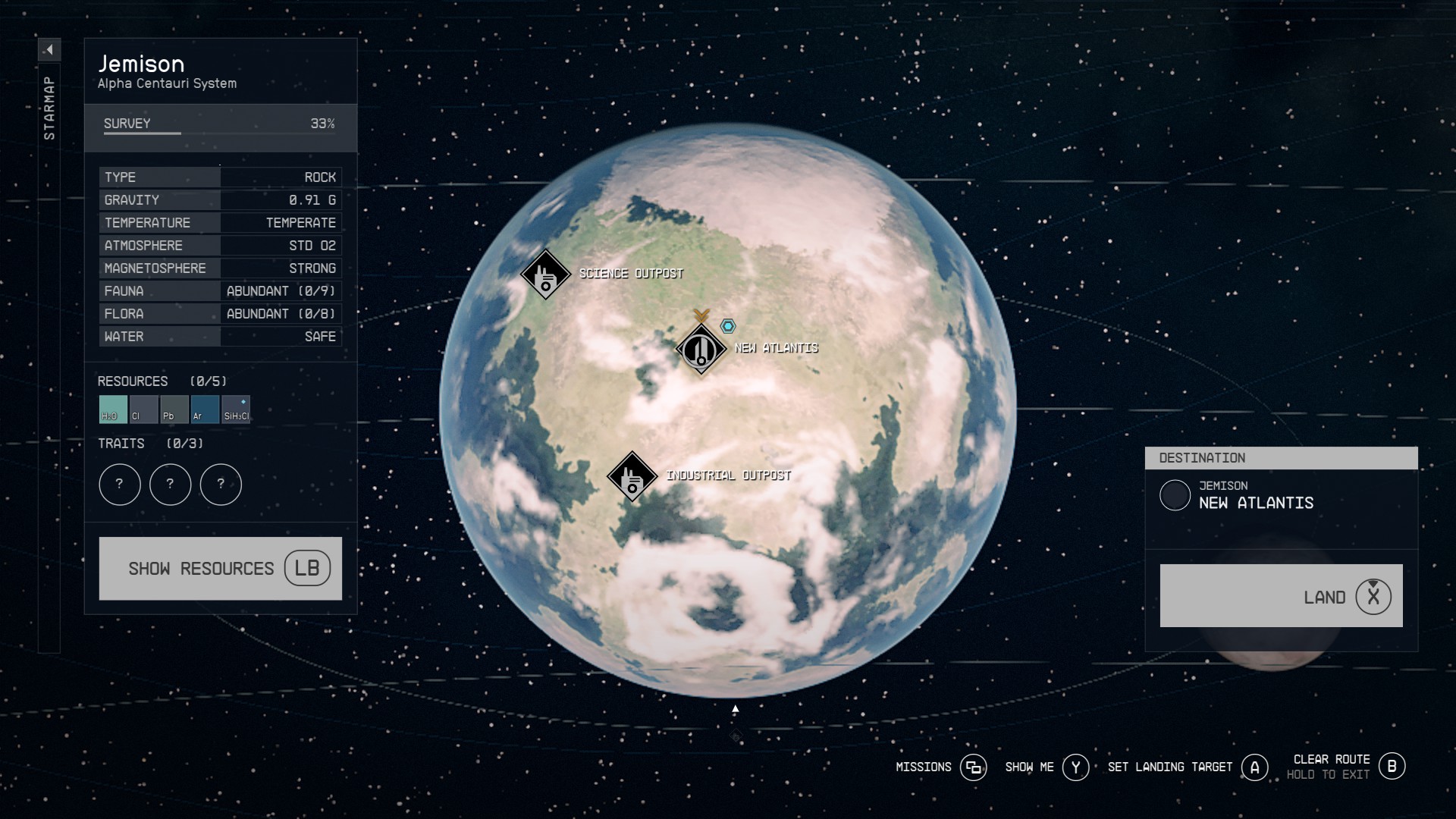Click the New Atlantis city icon
1456x819 pixels.
[x=700, y=350]
